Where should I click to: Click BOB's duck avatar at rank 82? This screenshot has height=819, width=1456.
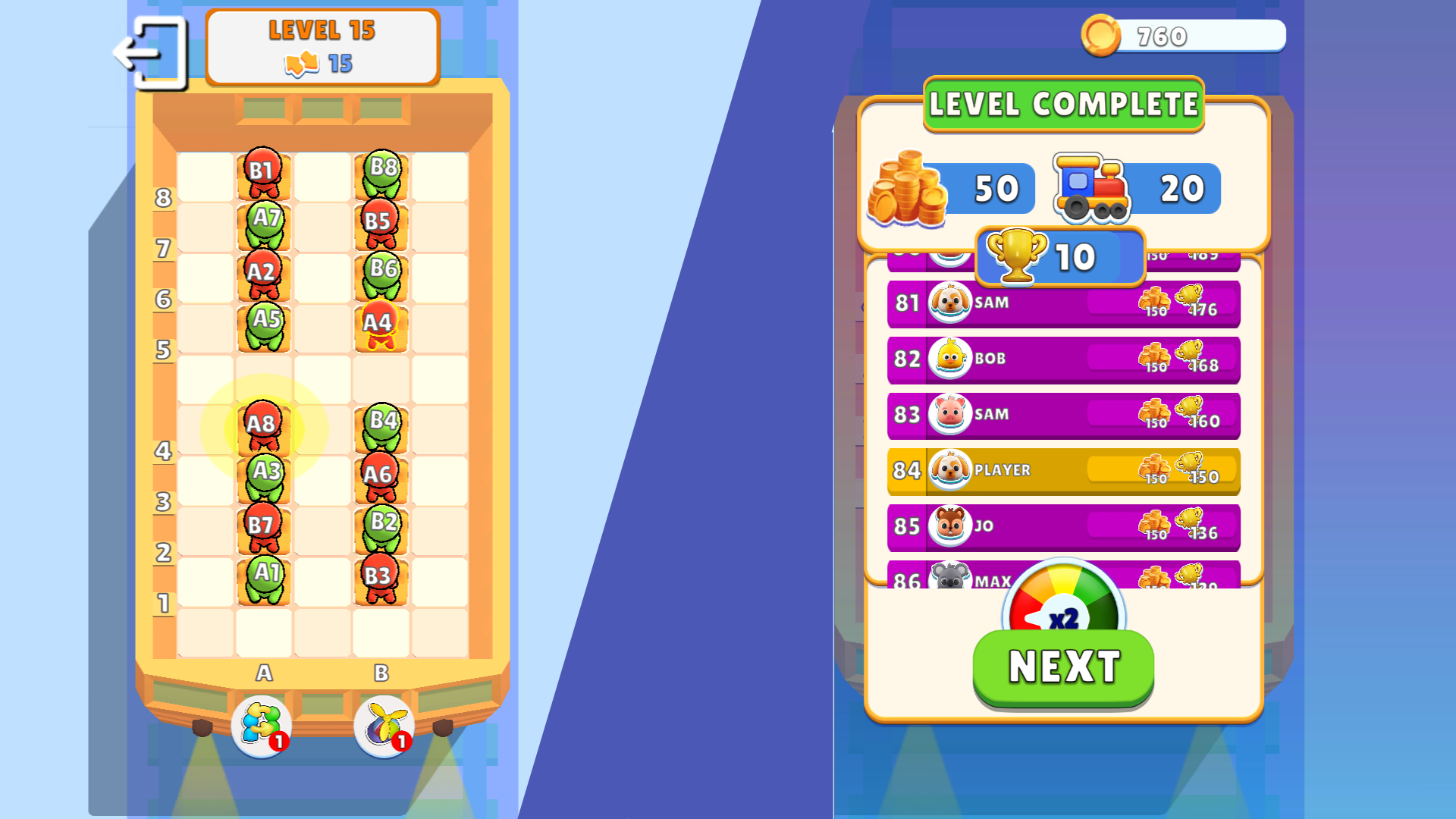tap(949, 359)
